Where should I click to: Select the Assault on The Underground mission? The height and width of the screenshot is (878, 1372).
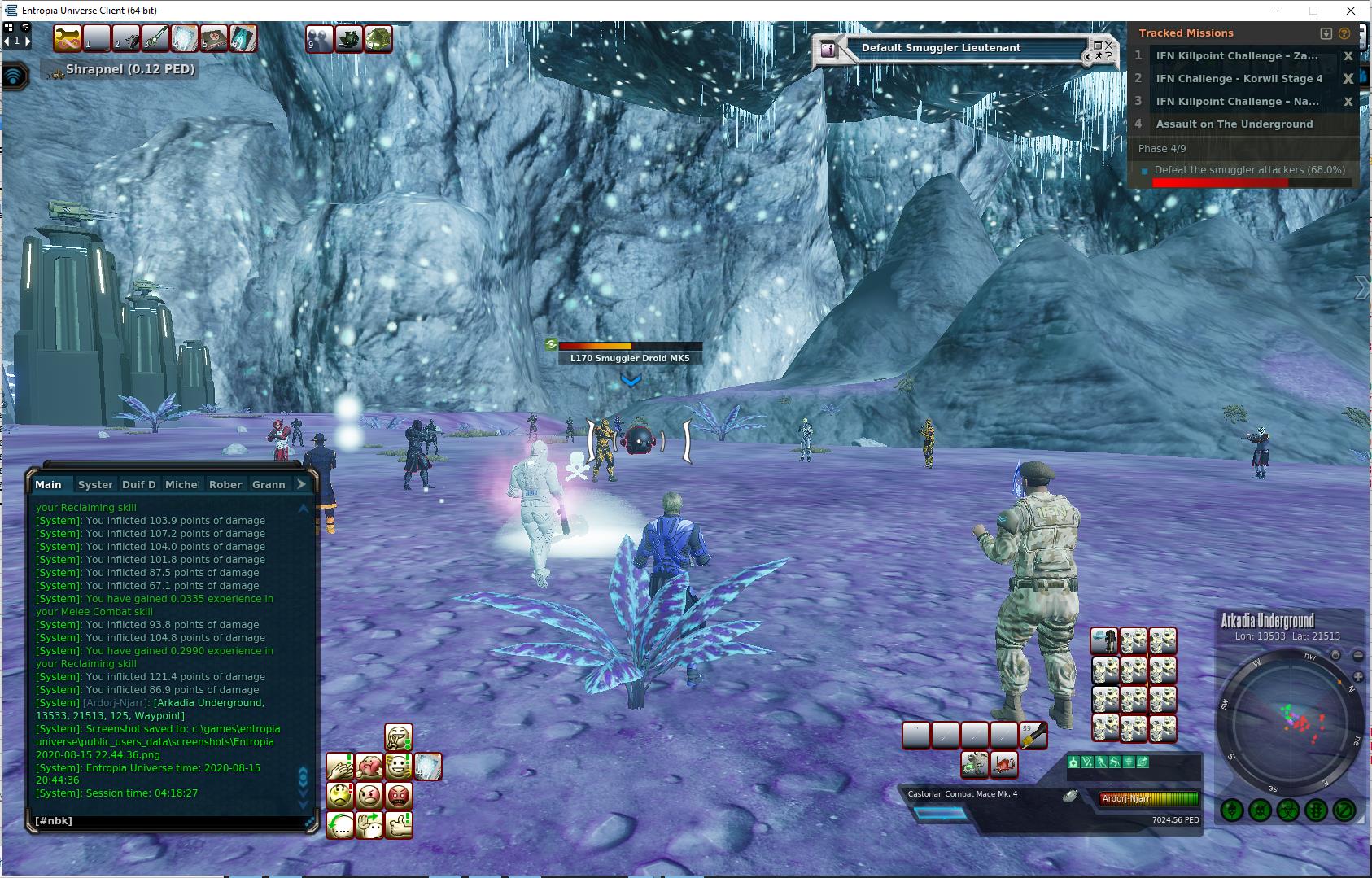coord(1234,124)
